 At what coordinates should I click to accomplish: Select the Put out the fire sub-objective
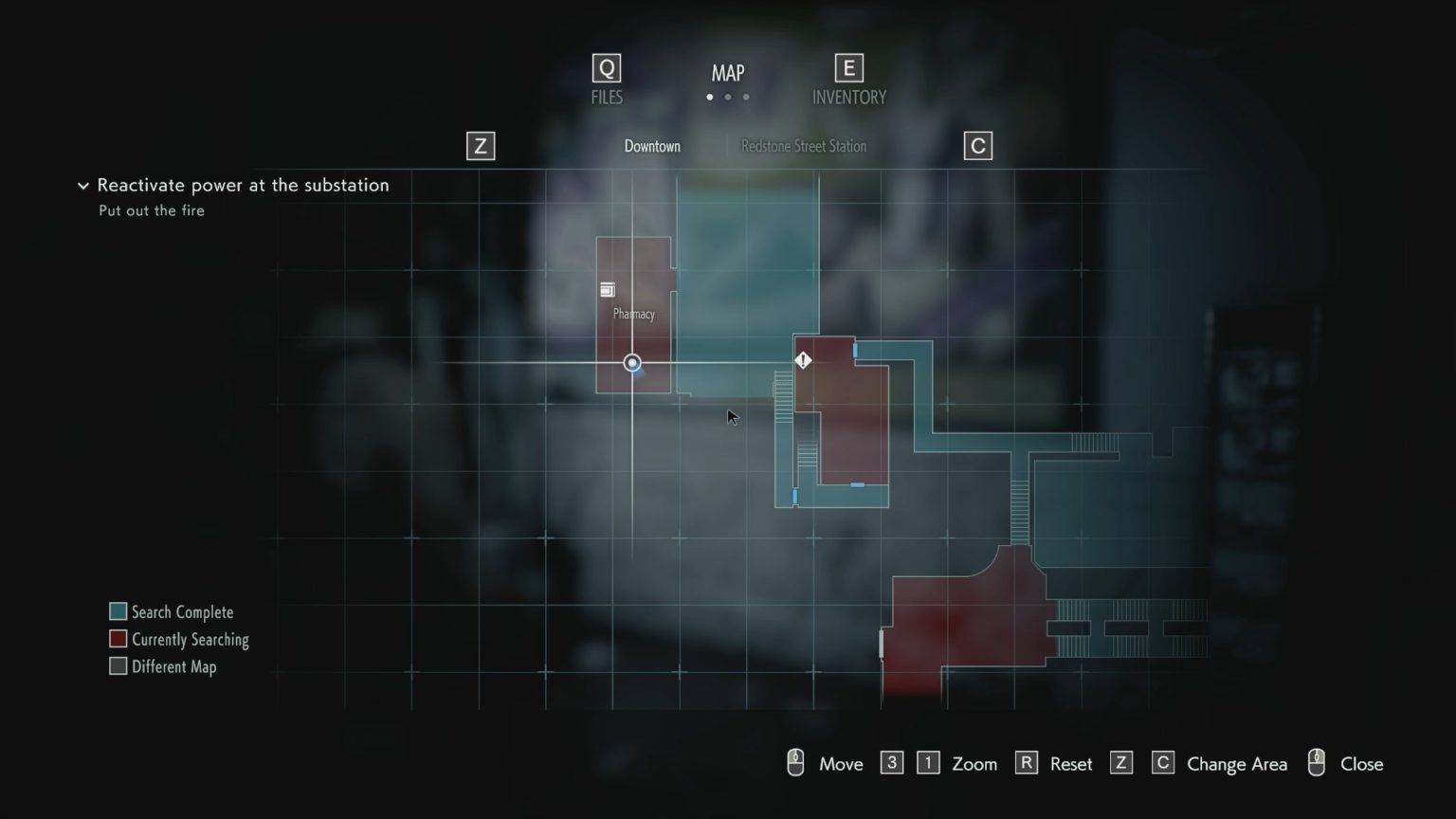click(x=152, y=210)
